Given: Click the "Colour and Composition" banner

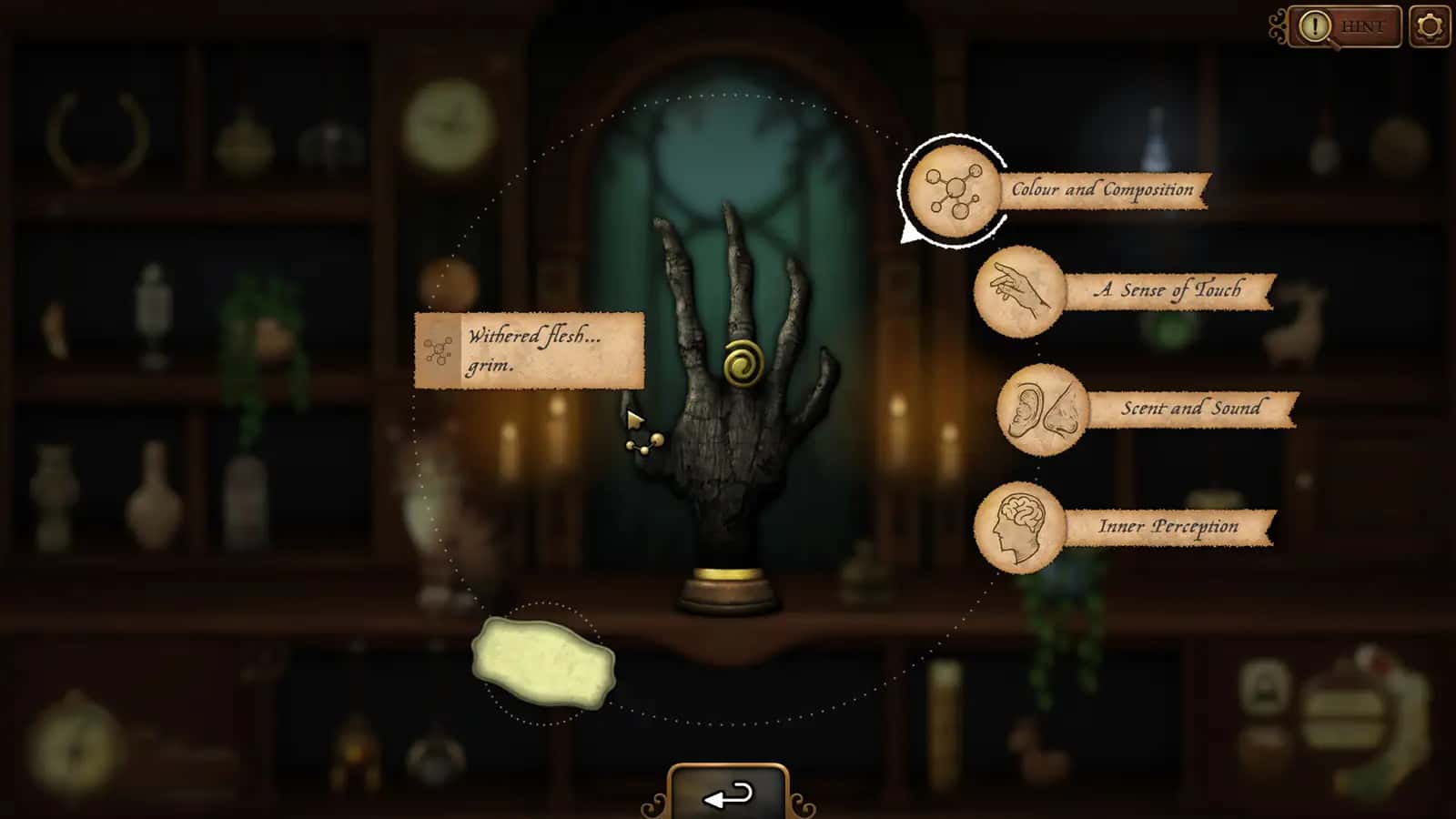Looking at the screenshot, I should [1101, 190].
